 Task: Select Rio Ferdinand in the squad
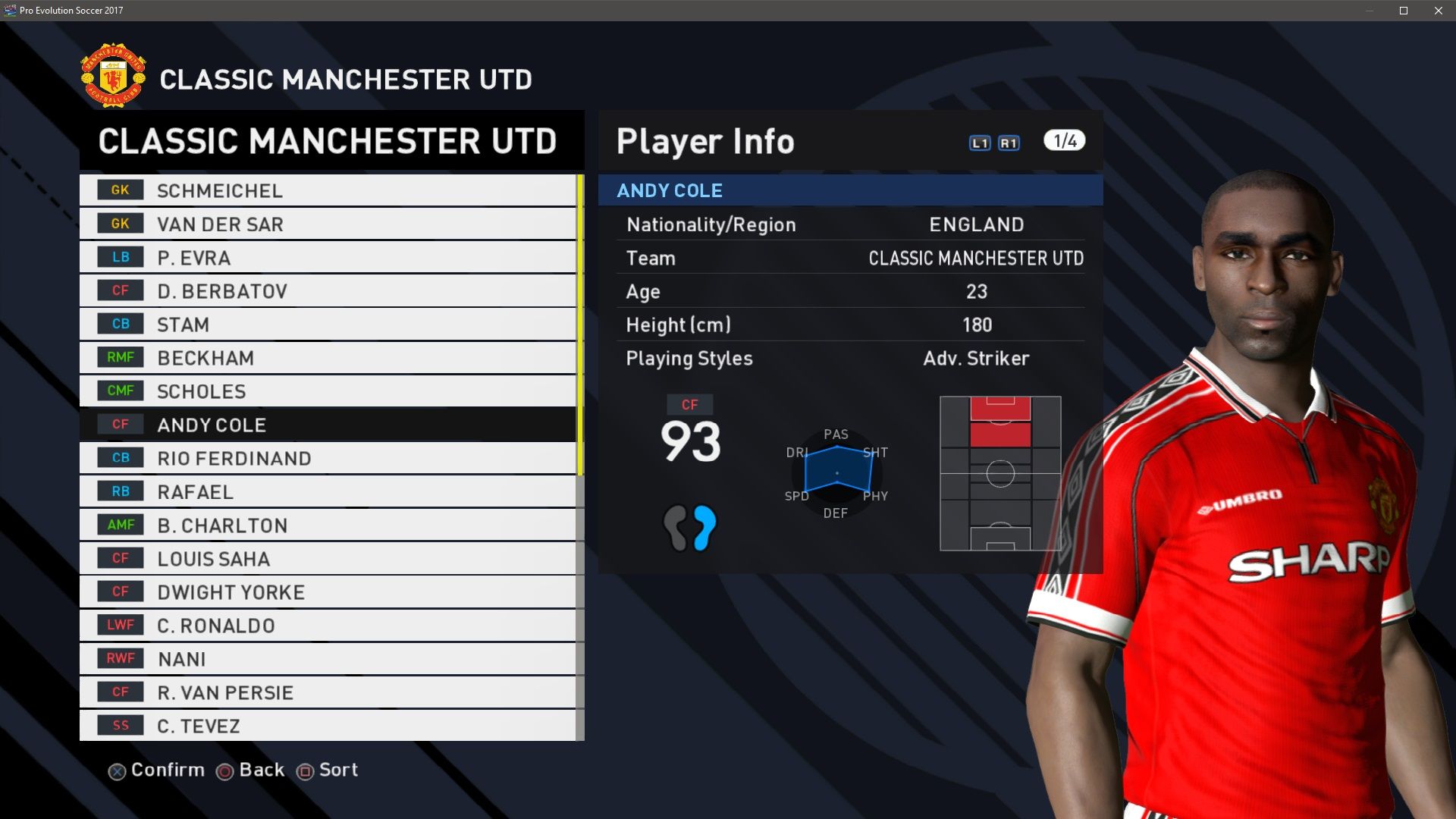point(328,458)
